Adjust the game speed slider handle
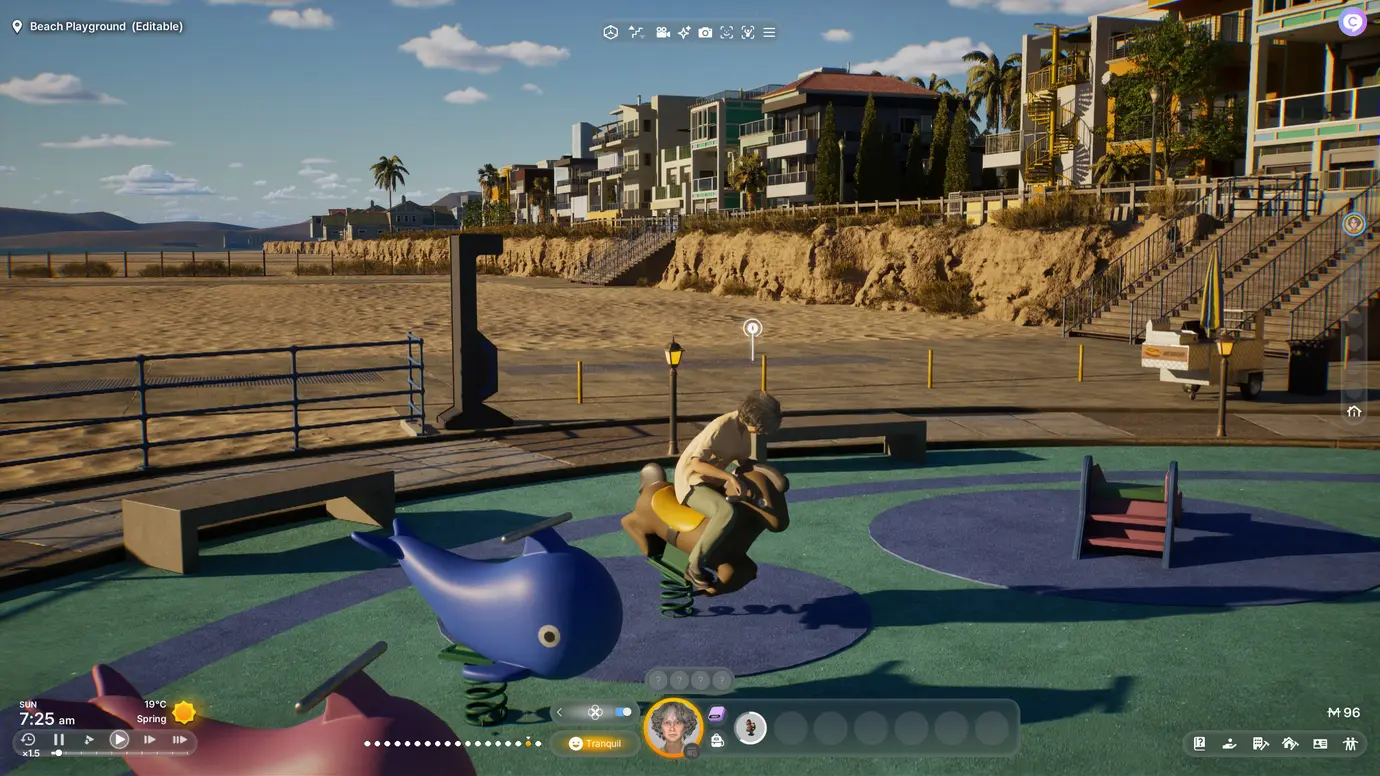Image resolution: width=1380 pixels, height=776 pixels. 58,753
